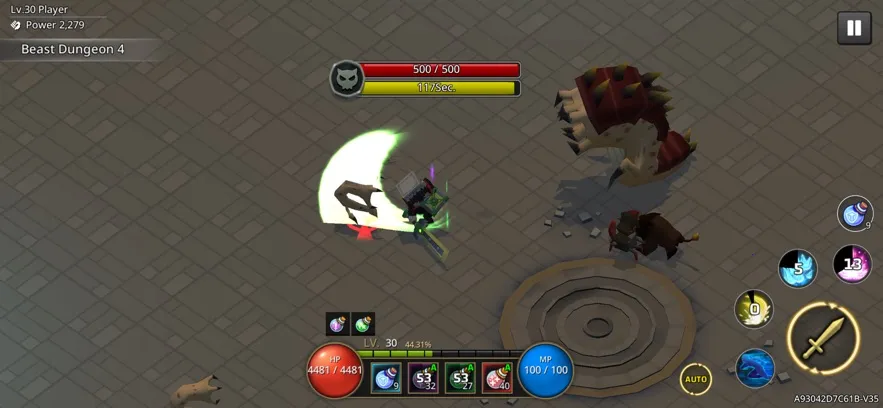Use the round blue shield potion button

tap(855, 213)
